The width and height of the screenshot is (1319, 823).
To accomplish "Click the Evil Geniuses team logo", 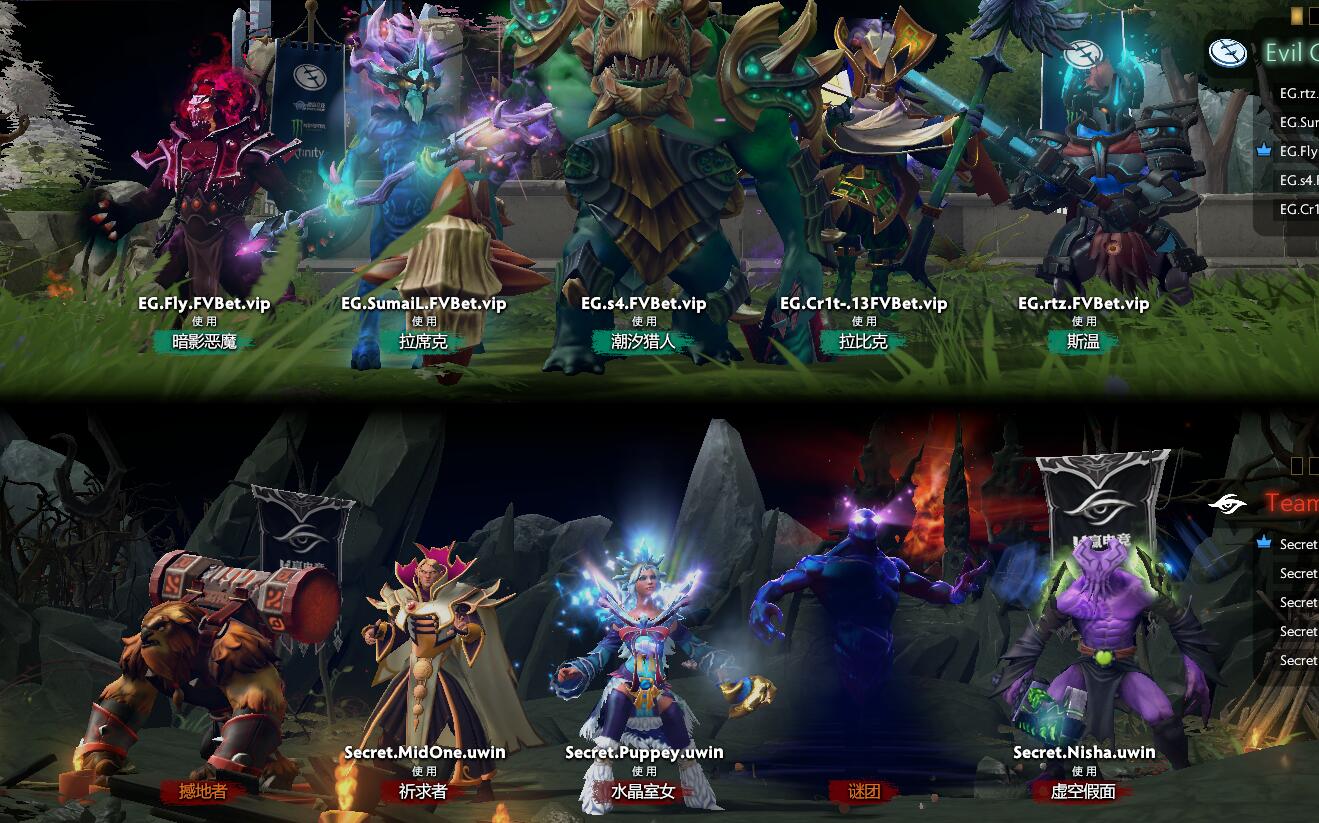I will point(1229,52).
